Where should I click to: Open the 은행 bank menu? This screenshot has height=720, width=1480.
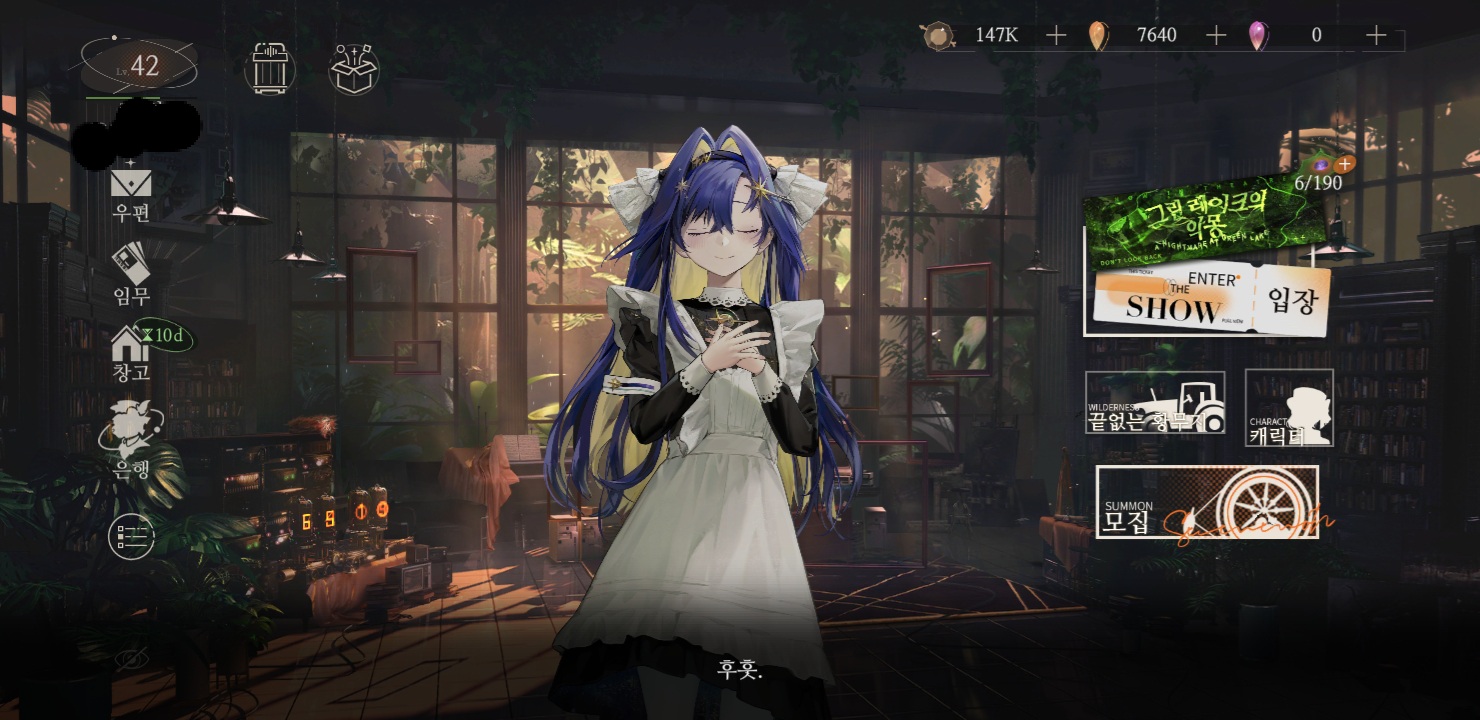(131, 440)
